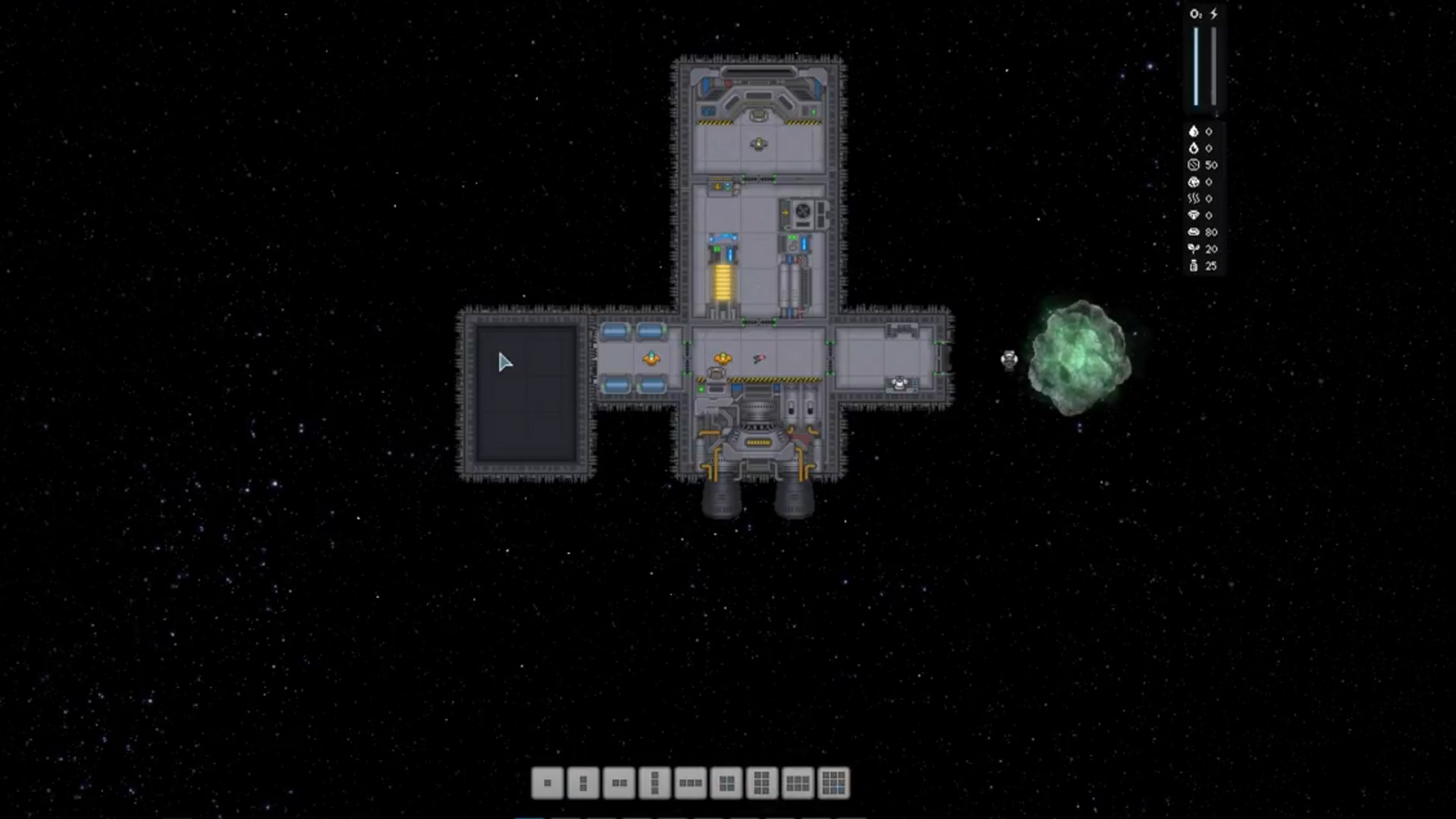
Task: Select the 3x3 grid room shape
Action: [833, 783]
